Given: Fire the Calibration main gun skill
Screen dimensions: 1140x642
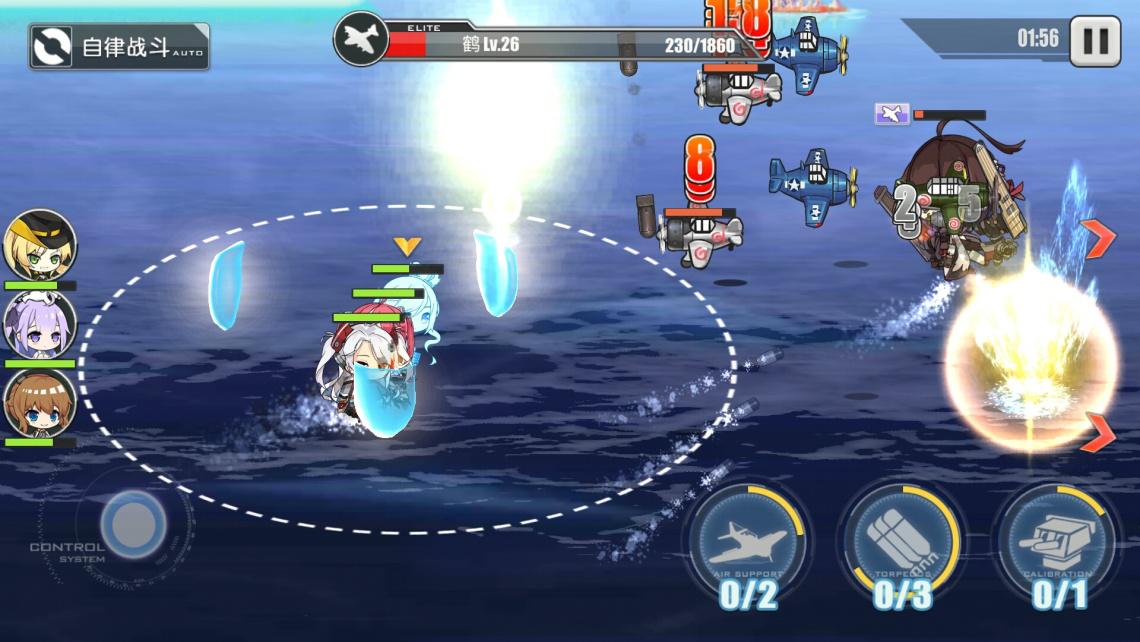Looking at the screenshot, I should tap(1057, 543).
